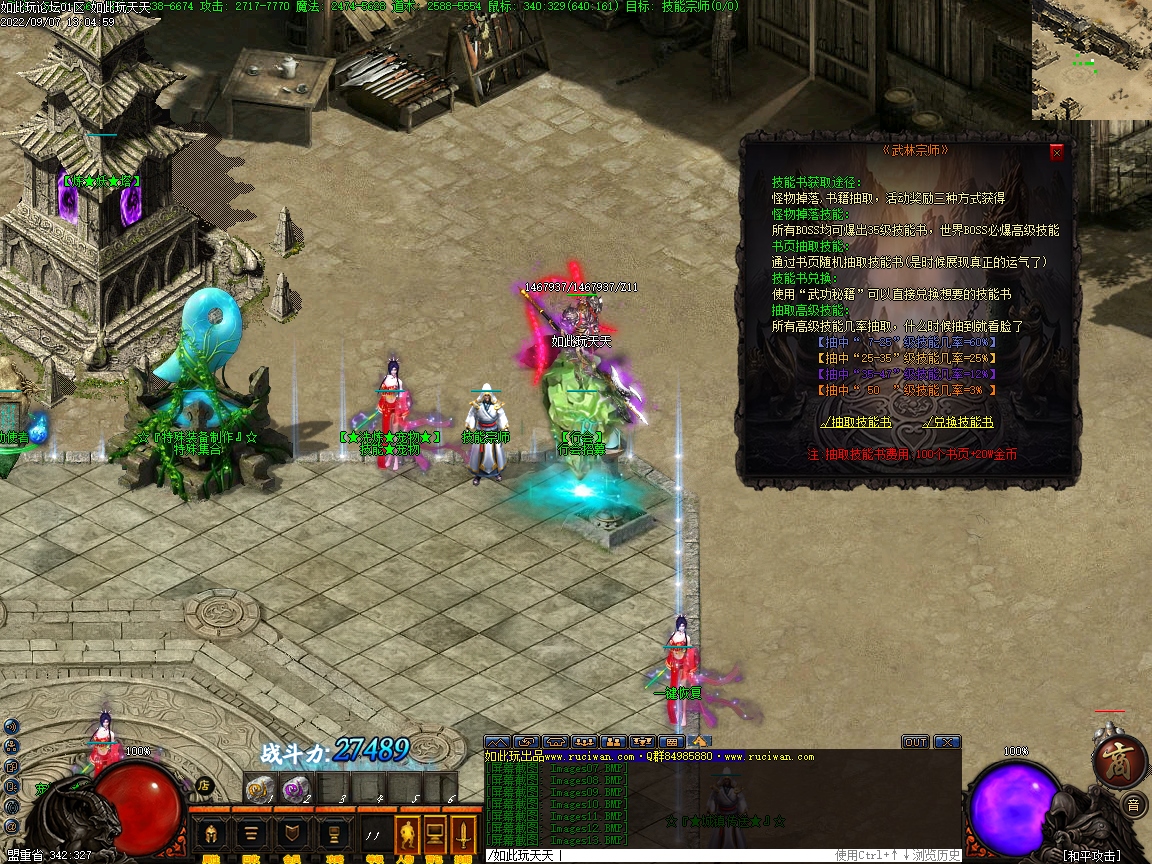
Task: Choose the 兑换技能书 option
Action: [x=957, y=422]
